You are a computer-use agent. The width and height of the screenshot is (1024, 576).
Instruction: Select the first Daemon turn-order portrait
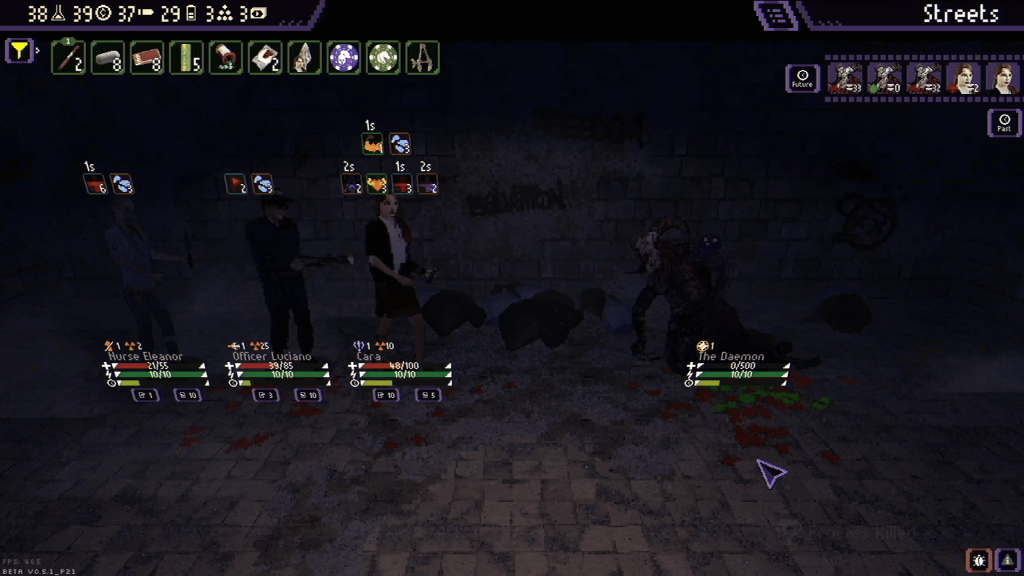[845, 78]
